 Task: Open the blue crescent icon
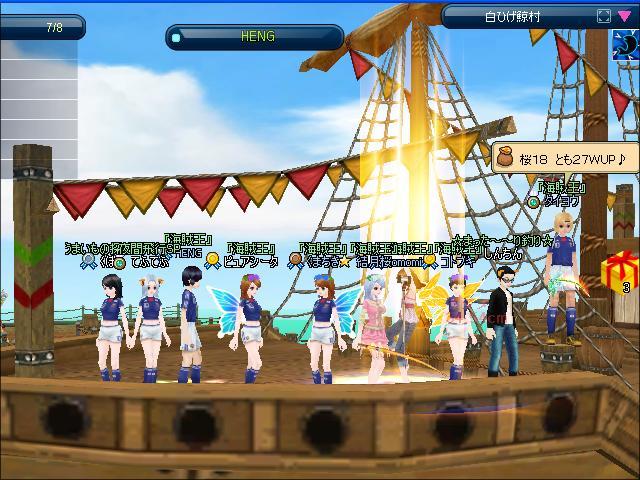626,43
